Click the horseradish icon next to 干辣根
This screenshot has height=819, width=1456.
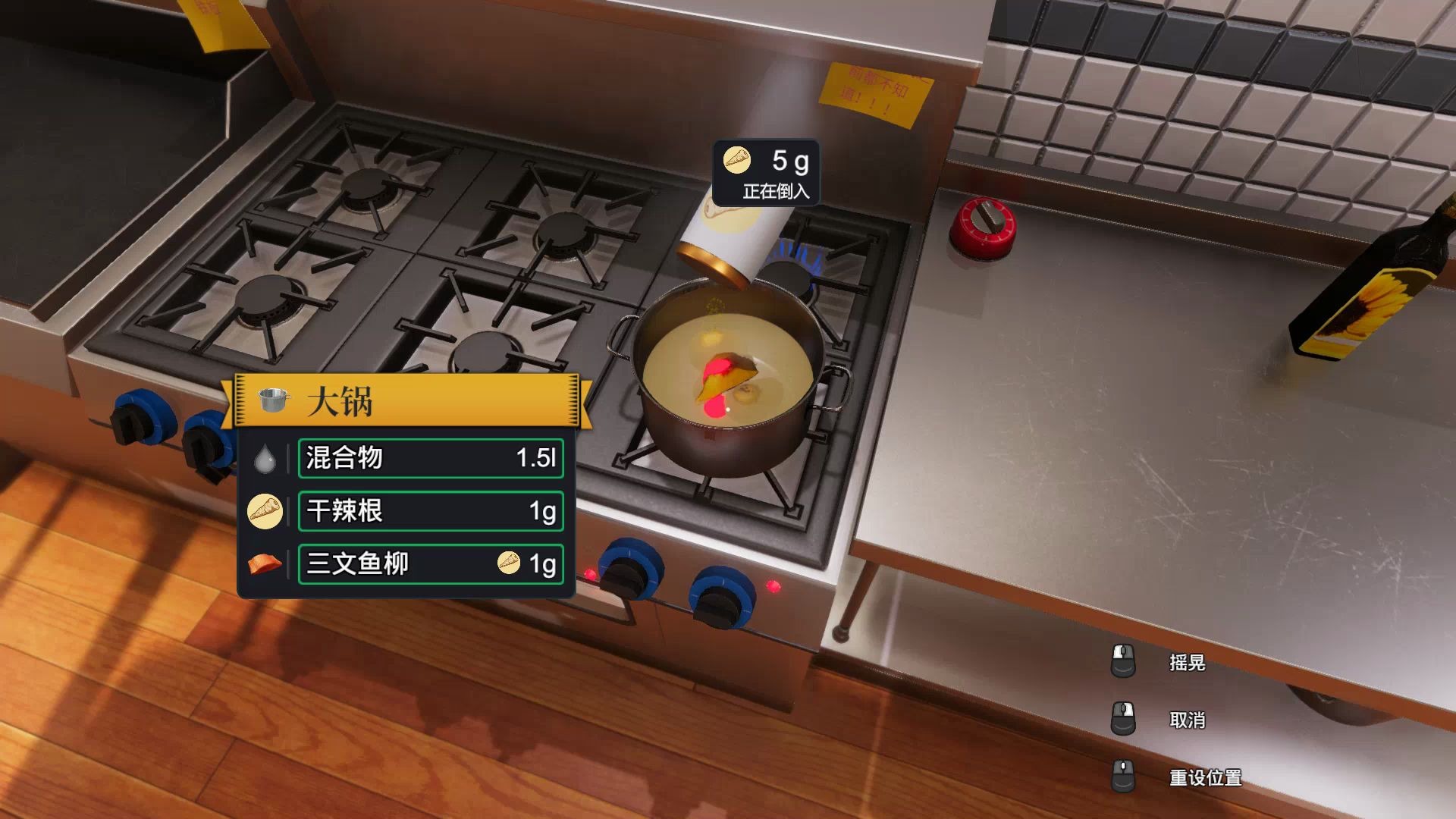(x=265, y=510)
